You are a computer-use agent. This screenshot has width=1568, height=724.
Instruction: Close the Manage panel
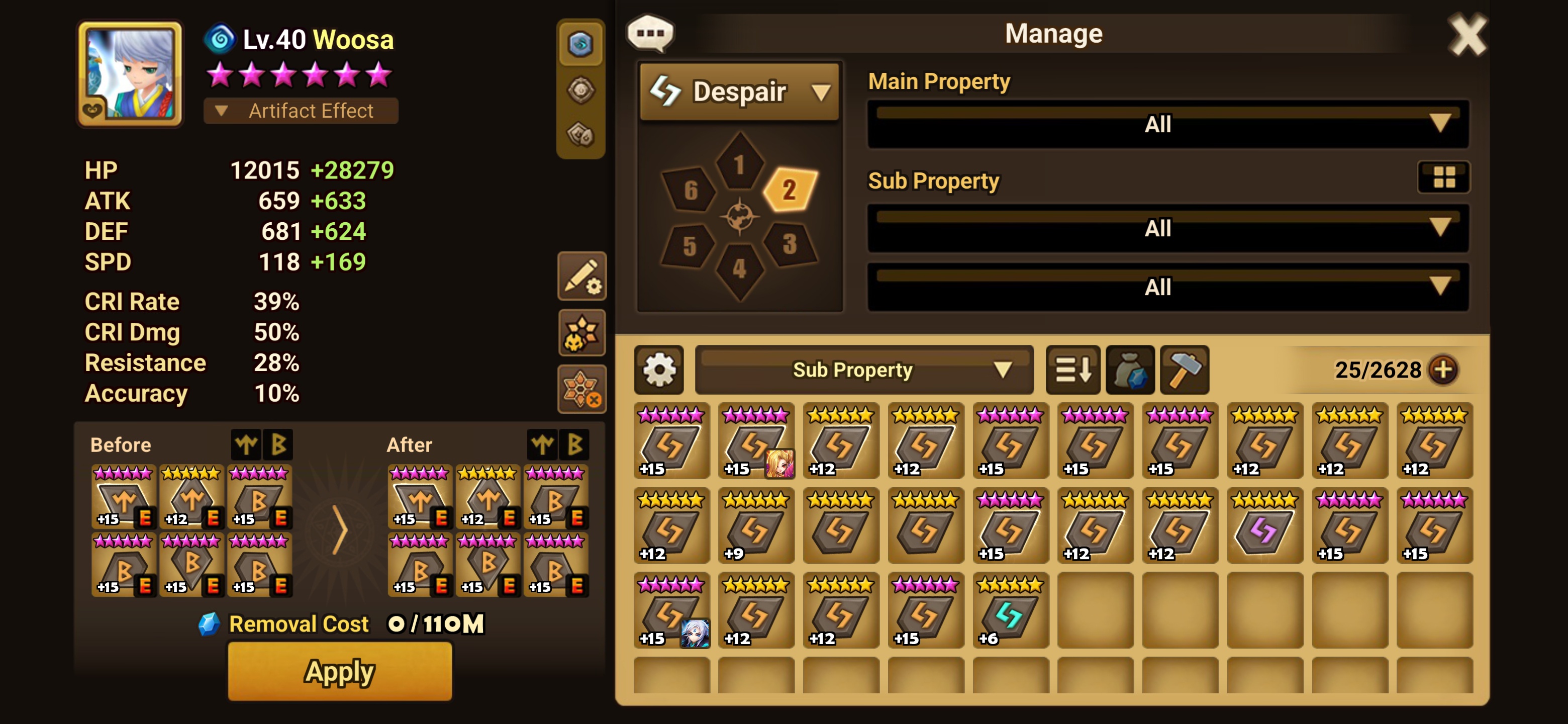[x=1466, y=35]
